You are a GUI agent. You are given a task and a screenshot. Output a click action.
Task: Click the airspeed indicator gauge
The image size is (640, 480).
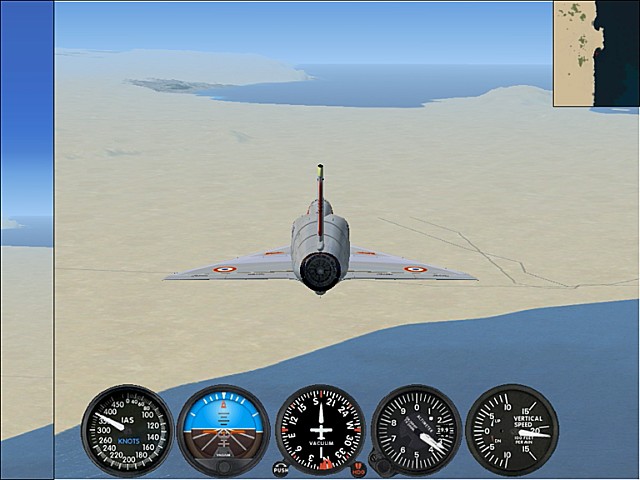point(127,430)
